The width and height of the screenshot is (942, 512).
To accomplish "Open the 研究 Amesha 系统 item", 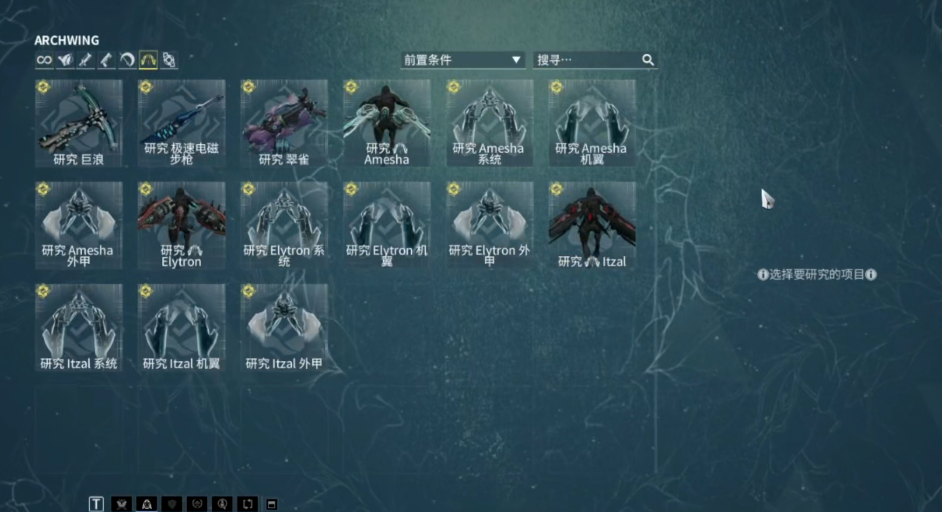I will tap(489, 123).
